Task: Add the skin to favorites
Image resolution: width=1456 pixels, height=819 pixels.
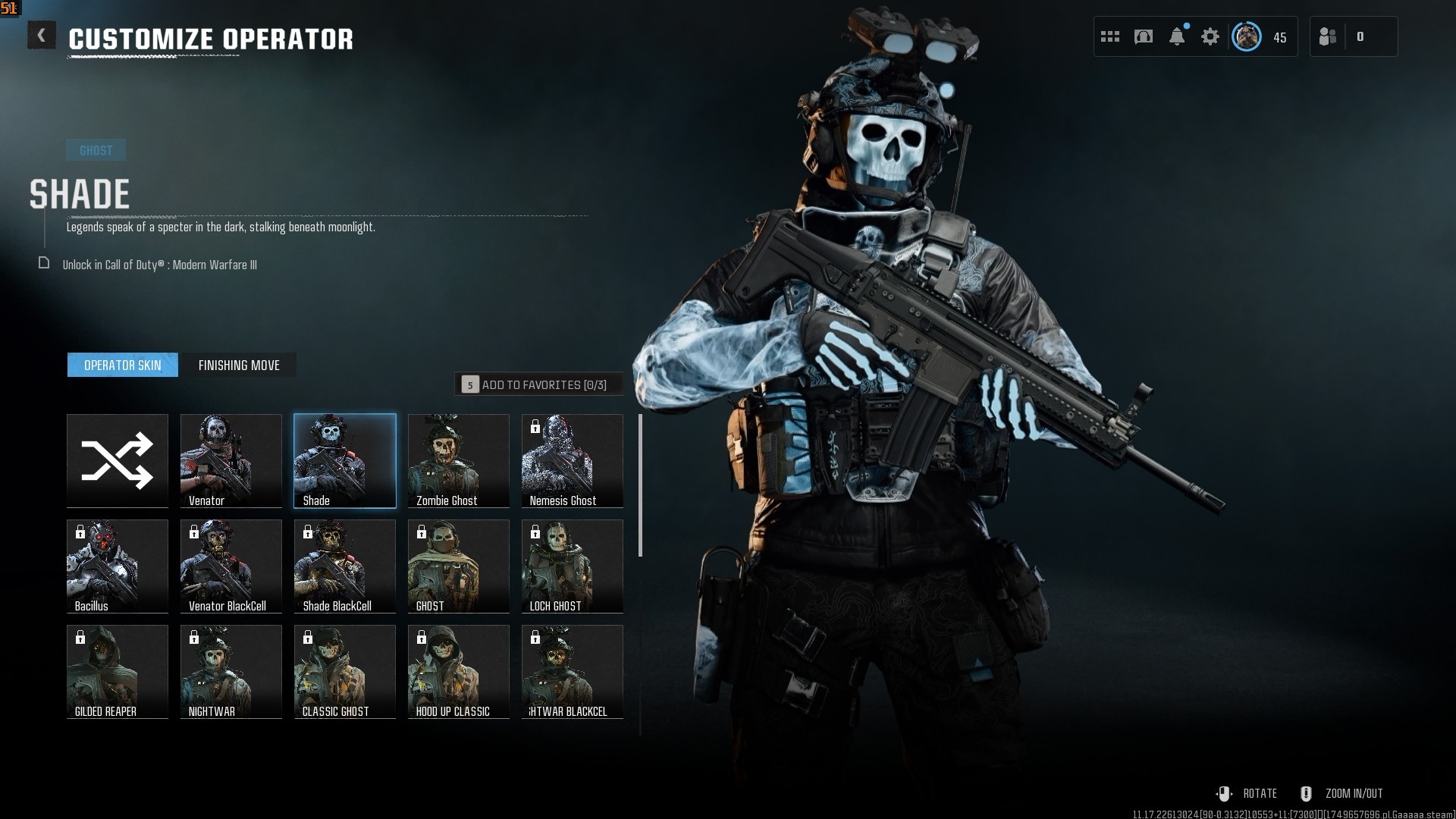Action: [x=538, y=384]
